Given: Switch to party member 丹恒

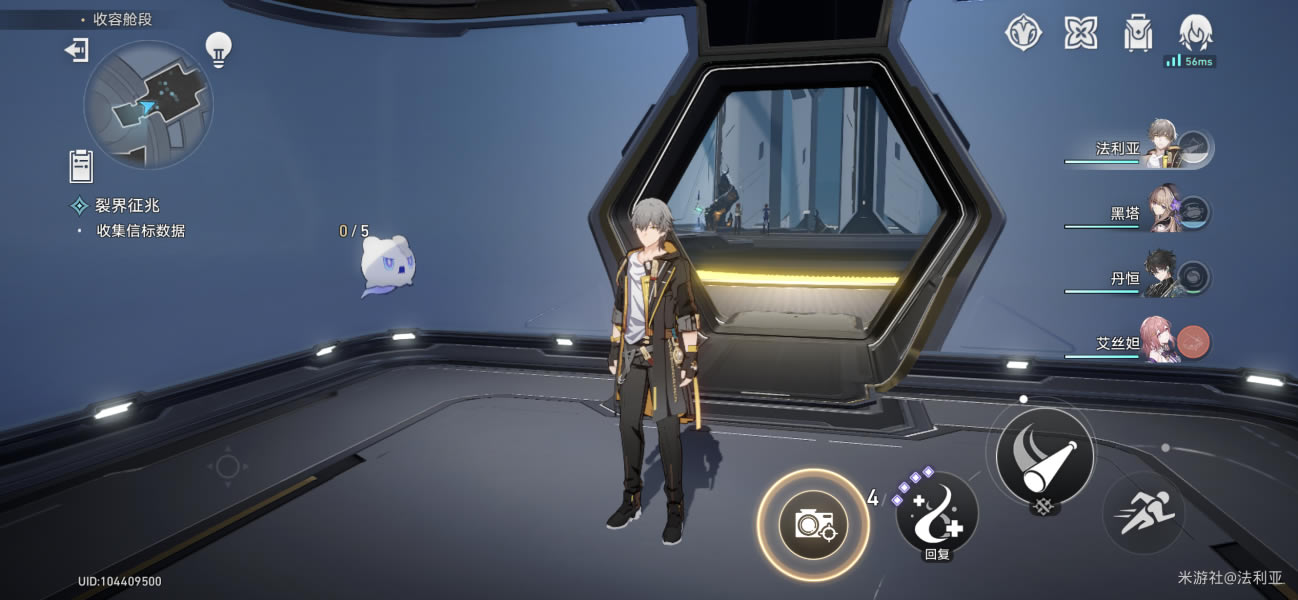Looking at the screenshot, I should [1162, 277].
